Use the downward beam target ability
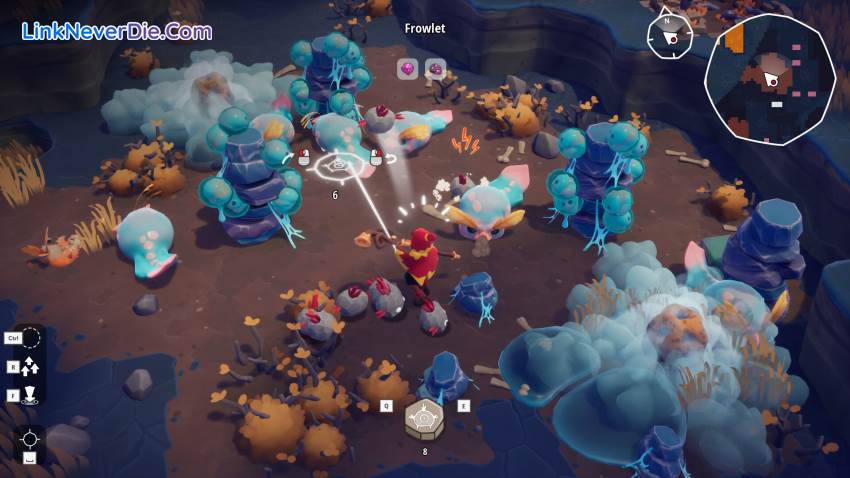 tap(30, 394)
